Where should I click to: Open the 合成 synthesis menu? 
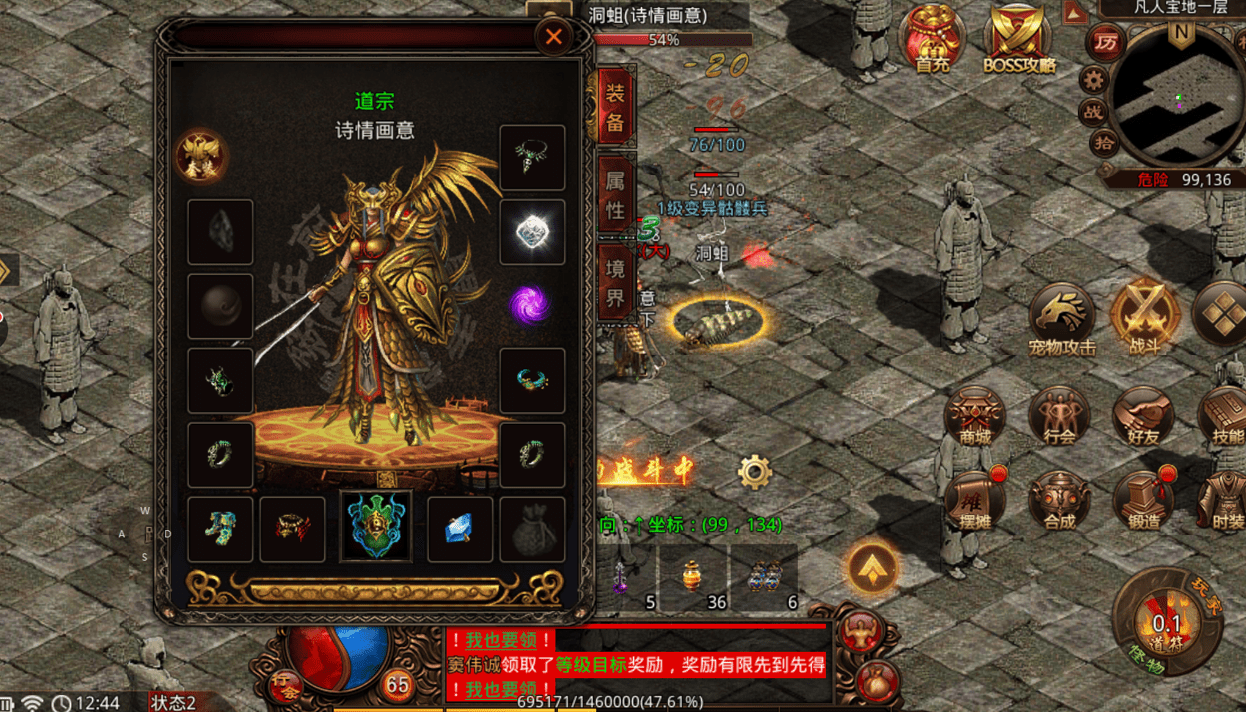(x=1060, y=499)
